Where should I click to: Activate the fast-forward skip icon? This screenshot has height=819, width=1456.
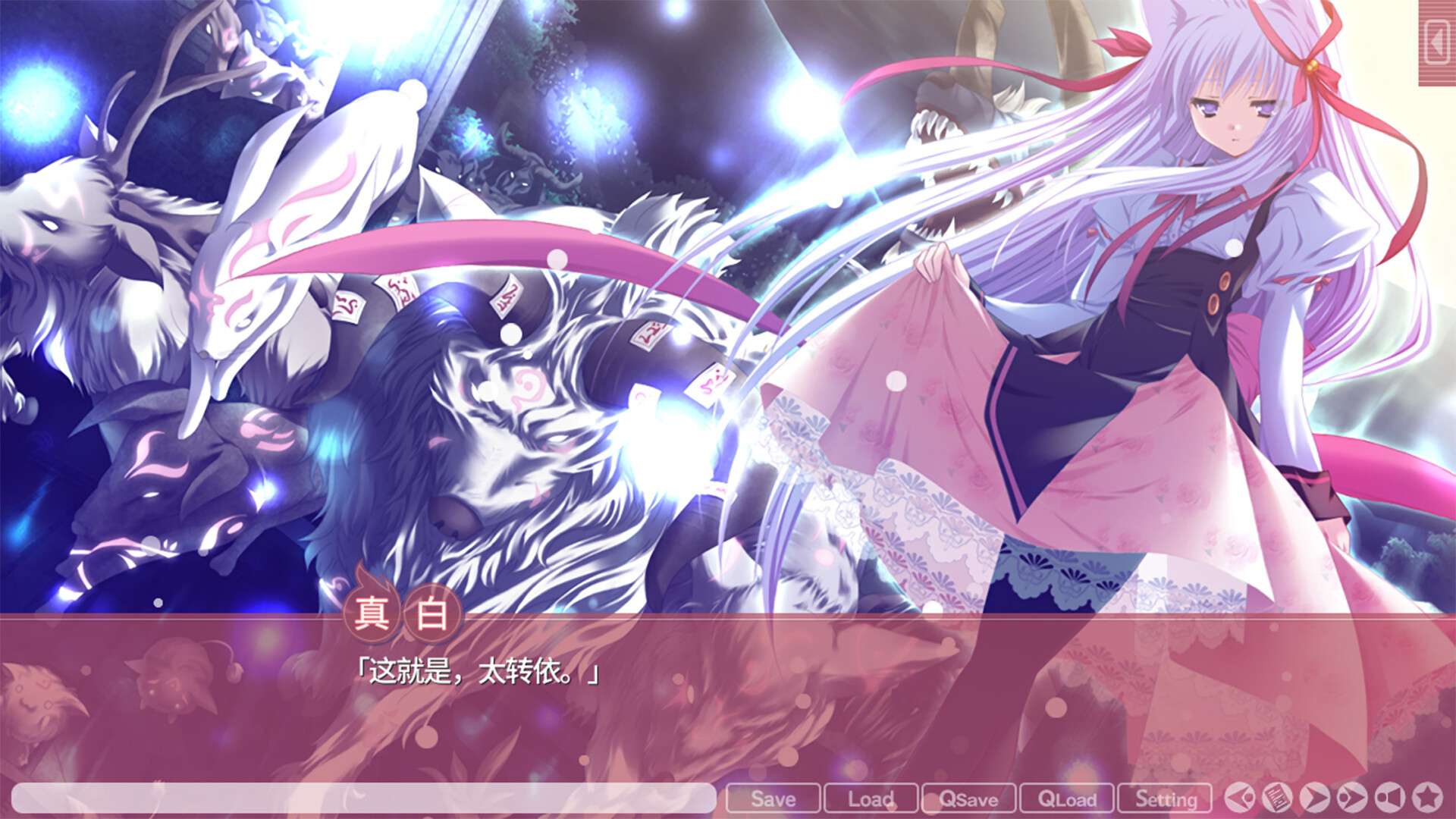pyautogui.click(x=1351, y=799)
